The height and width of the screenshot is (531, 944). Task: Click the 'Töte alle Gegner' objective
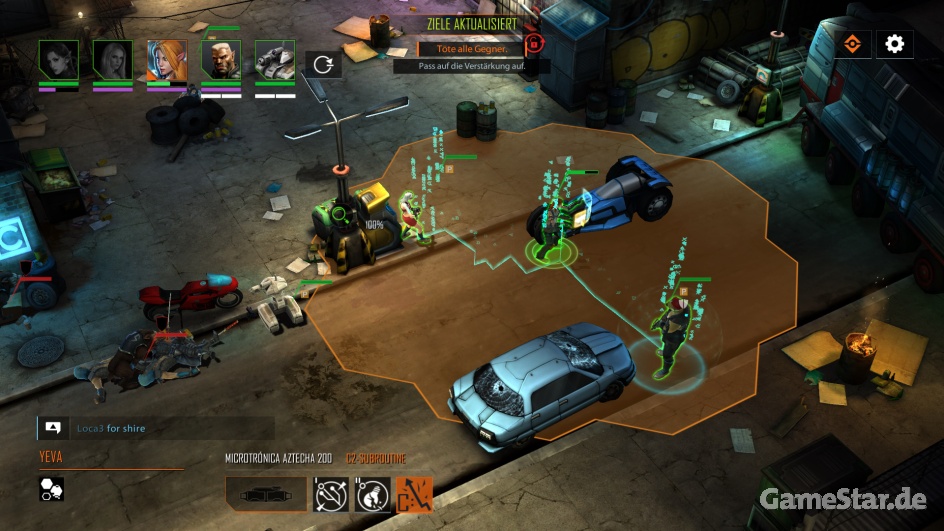coord(469,48)
